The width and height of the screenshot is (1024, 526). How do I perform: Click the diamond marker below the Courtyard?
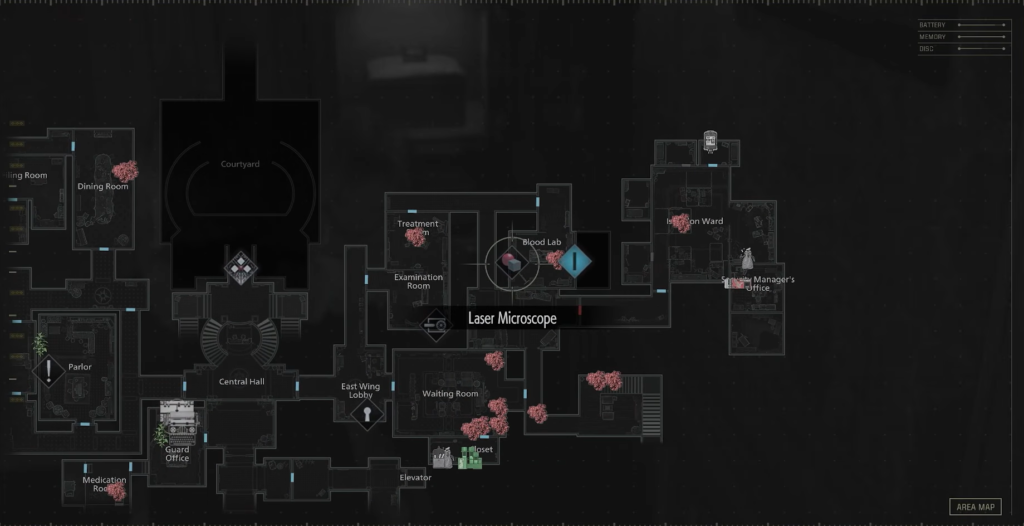(x=240, y=266)
